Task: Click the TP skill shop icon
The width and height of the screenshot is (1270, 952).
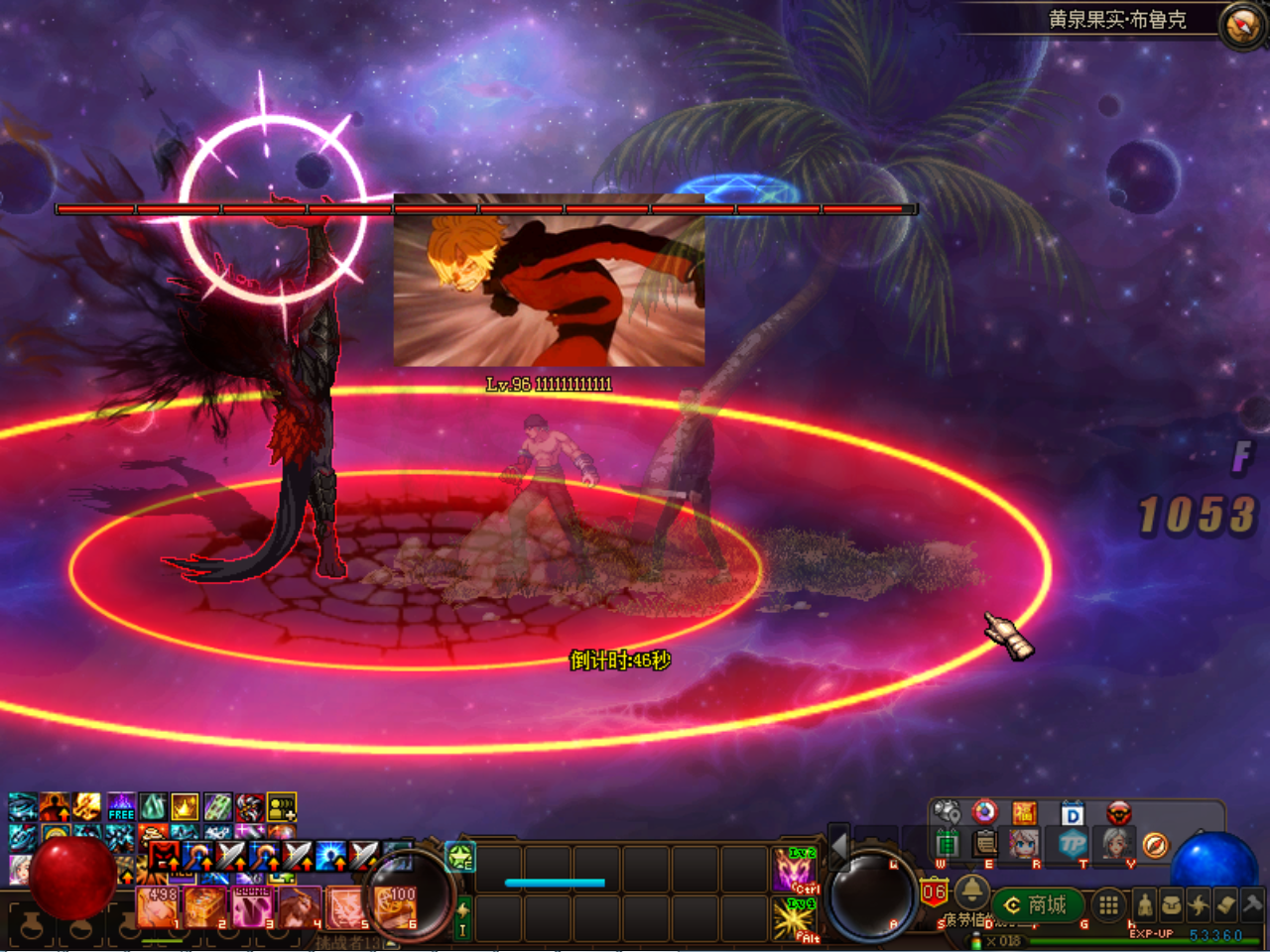Action: [x=1072, y=842]
